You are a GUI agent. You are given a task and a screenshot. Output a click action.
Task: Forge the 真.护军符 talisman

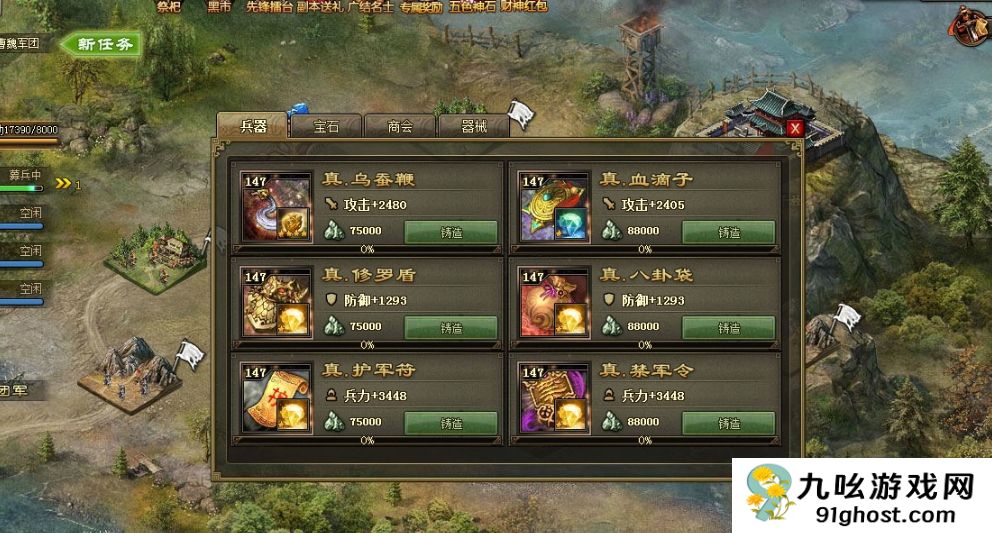pos(450,422)
